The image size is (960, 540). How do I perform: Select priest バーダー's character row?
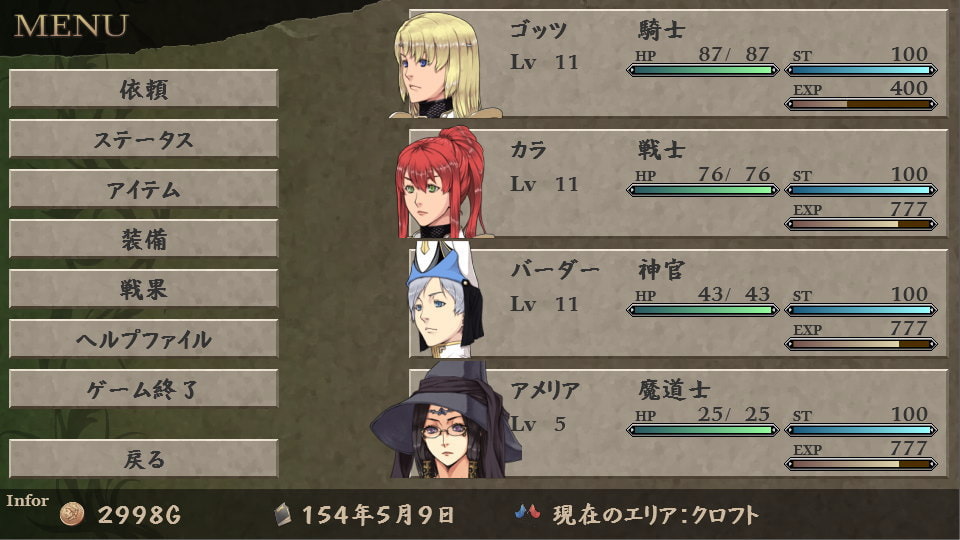[678, 303]
